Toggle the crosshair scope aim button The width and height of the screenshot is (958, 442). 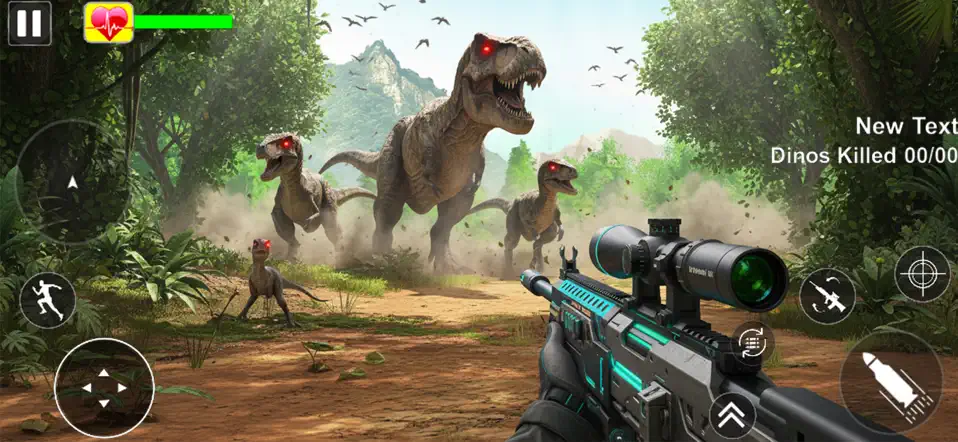(x=921, y=273)
